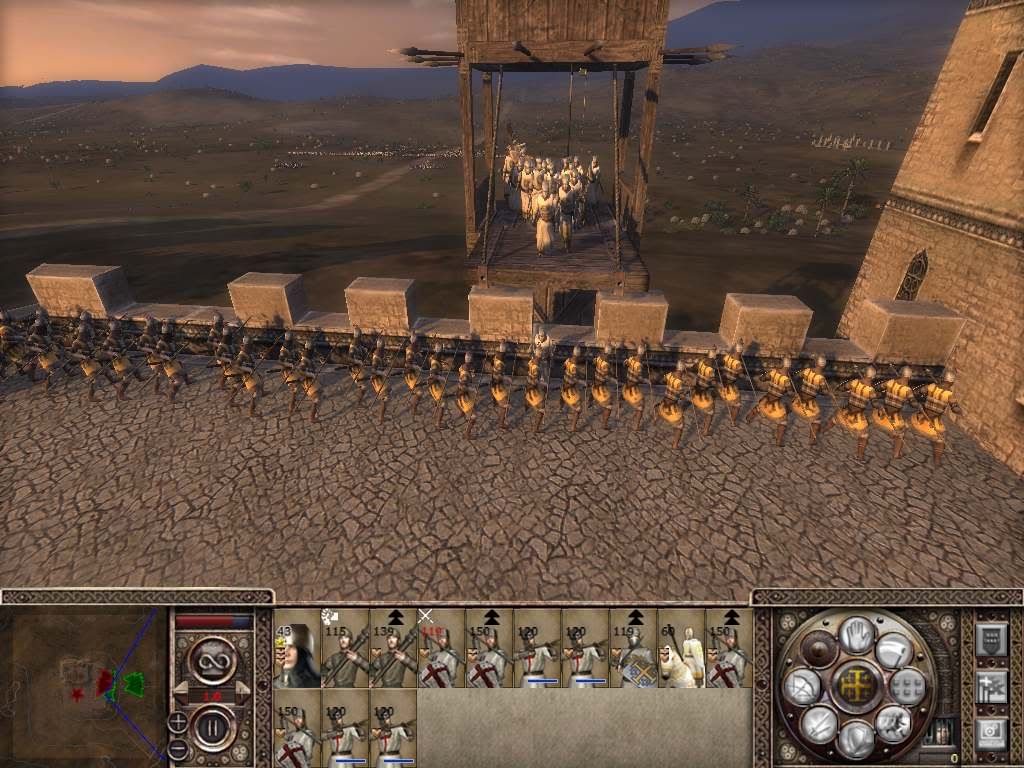1024x768 pixels.
Task: Select the white horse cavalry unit card
Action: [x=681, y=648]
